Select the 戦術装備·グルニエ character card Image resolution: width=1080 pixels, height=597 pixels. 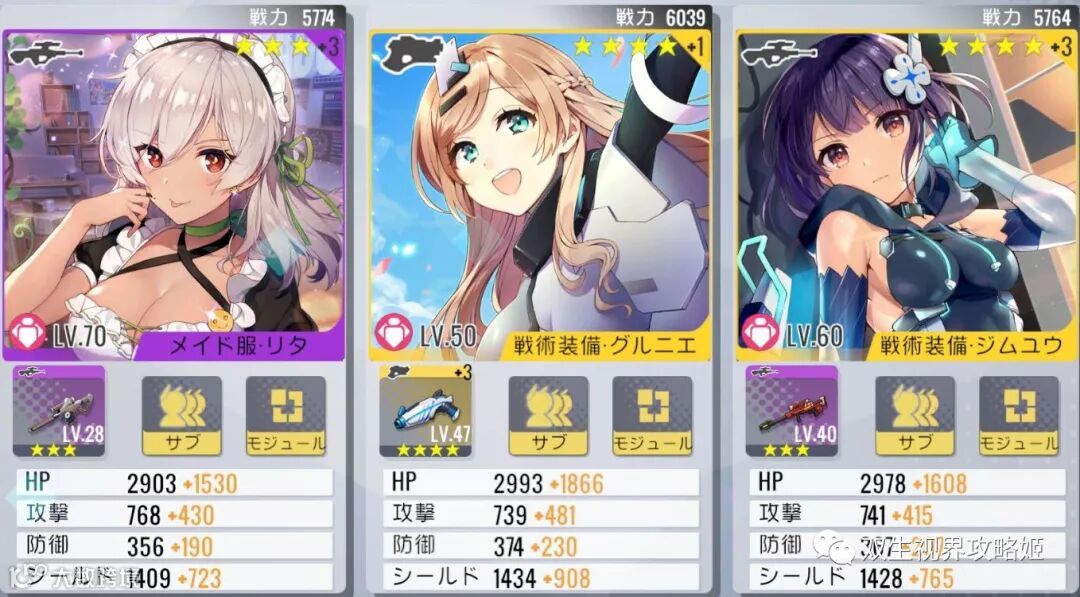(540, 195)
